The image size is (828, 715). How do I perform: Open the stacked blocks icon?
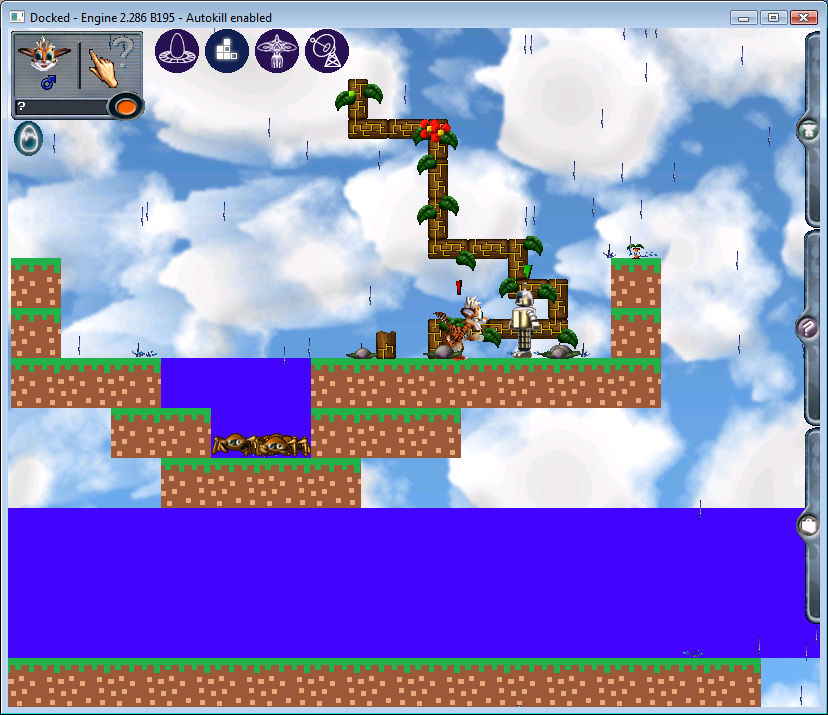[x=227, y=51]
